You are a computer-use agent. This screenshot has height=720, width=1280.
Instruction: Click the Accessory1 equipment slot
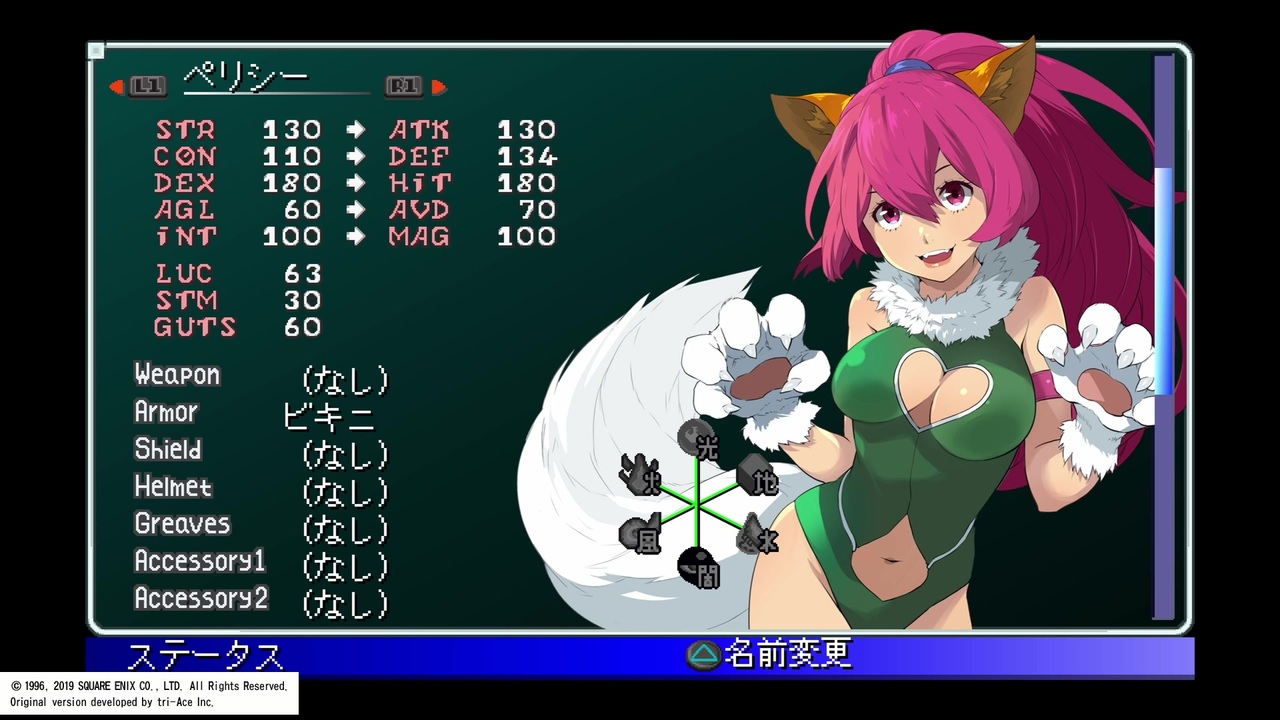click(199, 561)
